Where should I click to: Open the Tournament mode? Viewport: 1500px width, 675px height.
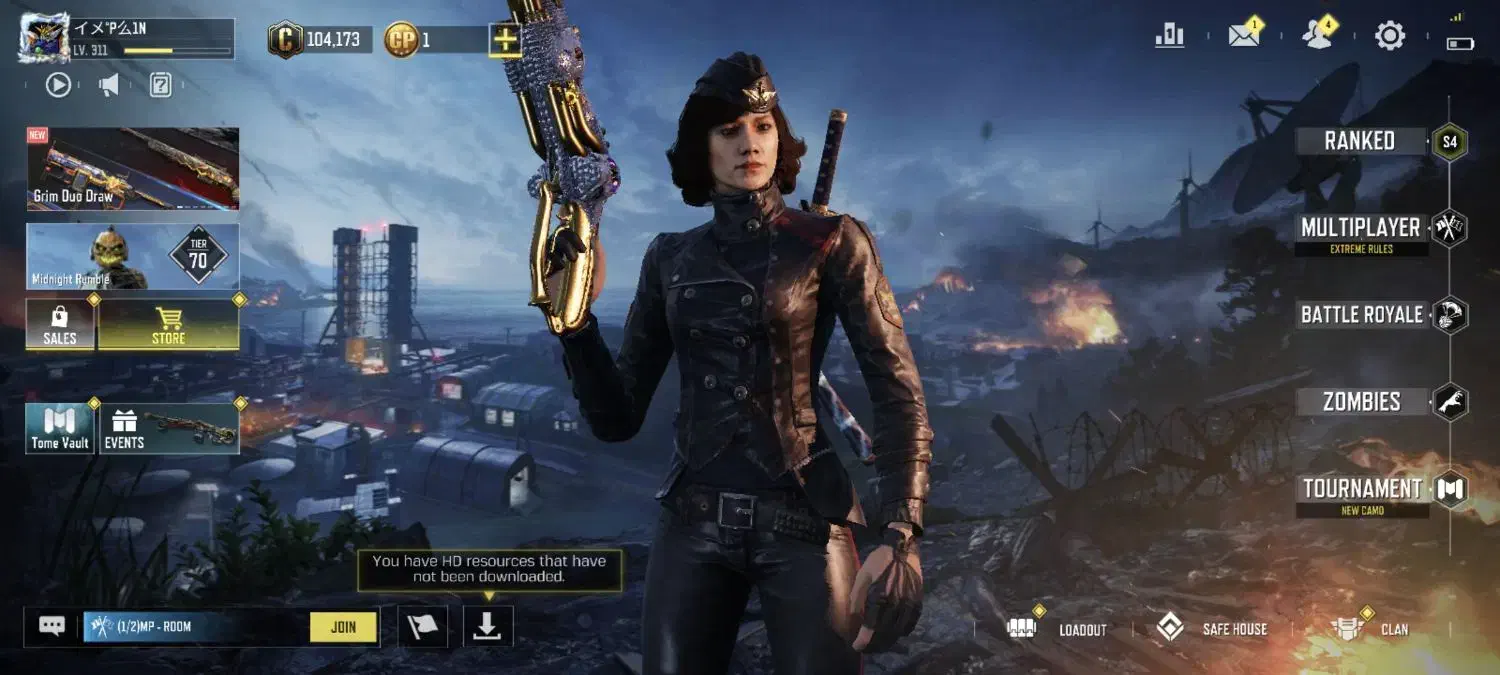[x=1362, y=489]
